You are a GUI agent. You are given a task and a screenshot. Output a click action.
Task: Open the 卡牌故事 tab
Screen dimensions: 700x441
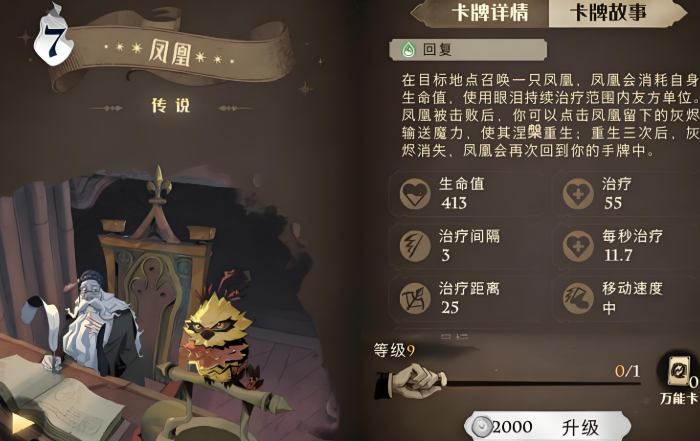(610, 13)
